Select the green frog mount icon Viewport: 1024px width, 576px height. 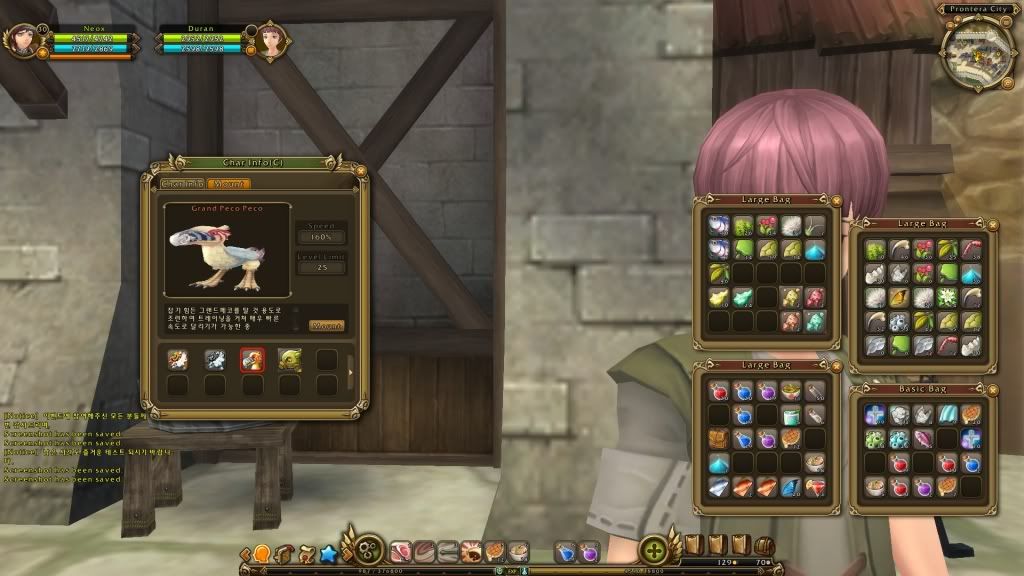point(289,360)
